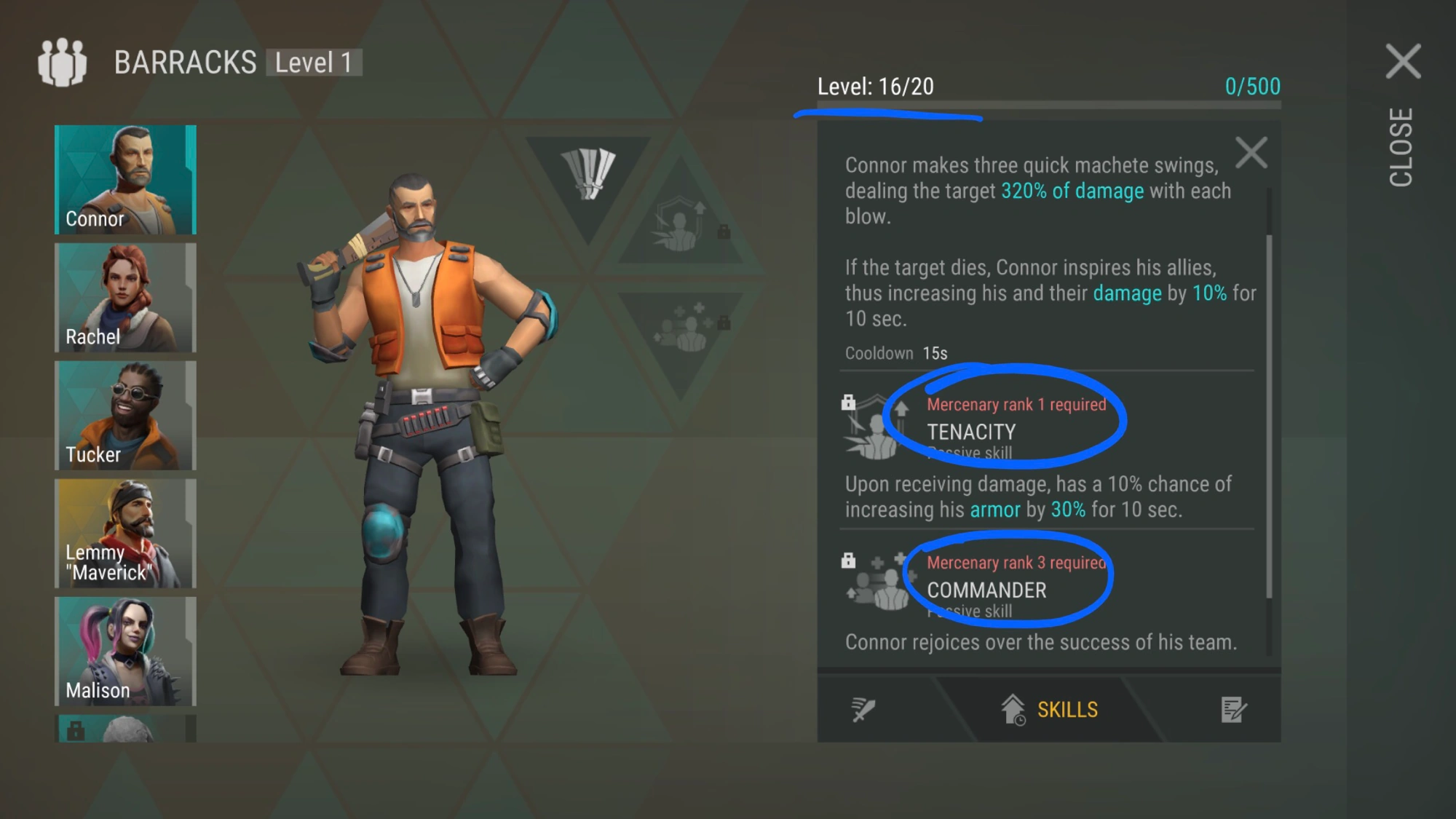Select Malison's portrait thumbnail
This screenshot has height=819, width=1456.
pos(125,652)
